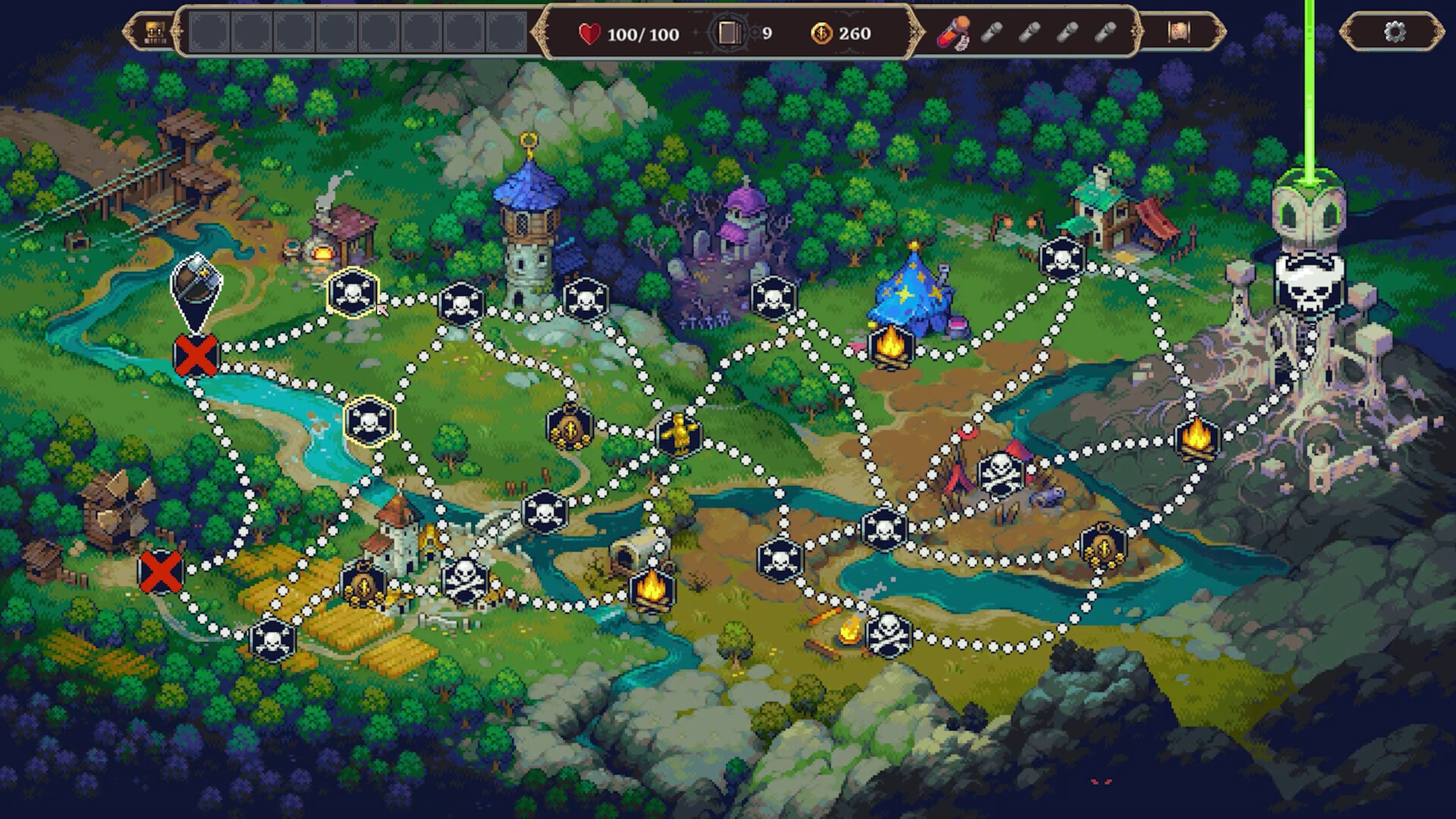
Task: Open the golden mask icon in the top-left
Action: click(x=155, y=32)
